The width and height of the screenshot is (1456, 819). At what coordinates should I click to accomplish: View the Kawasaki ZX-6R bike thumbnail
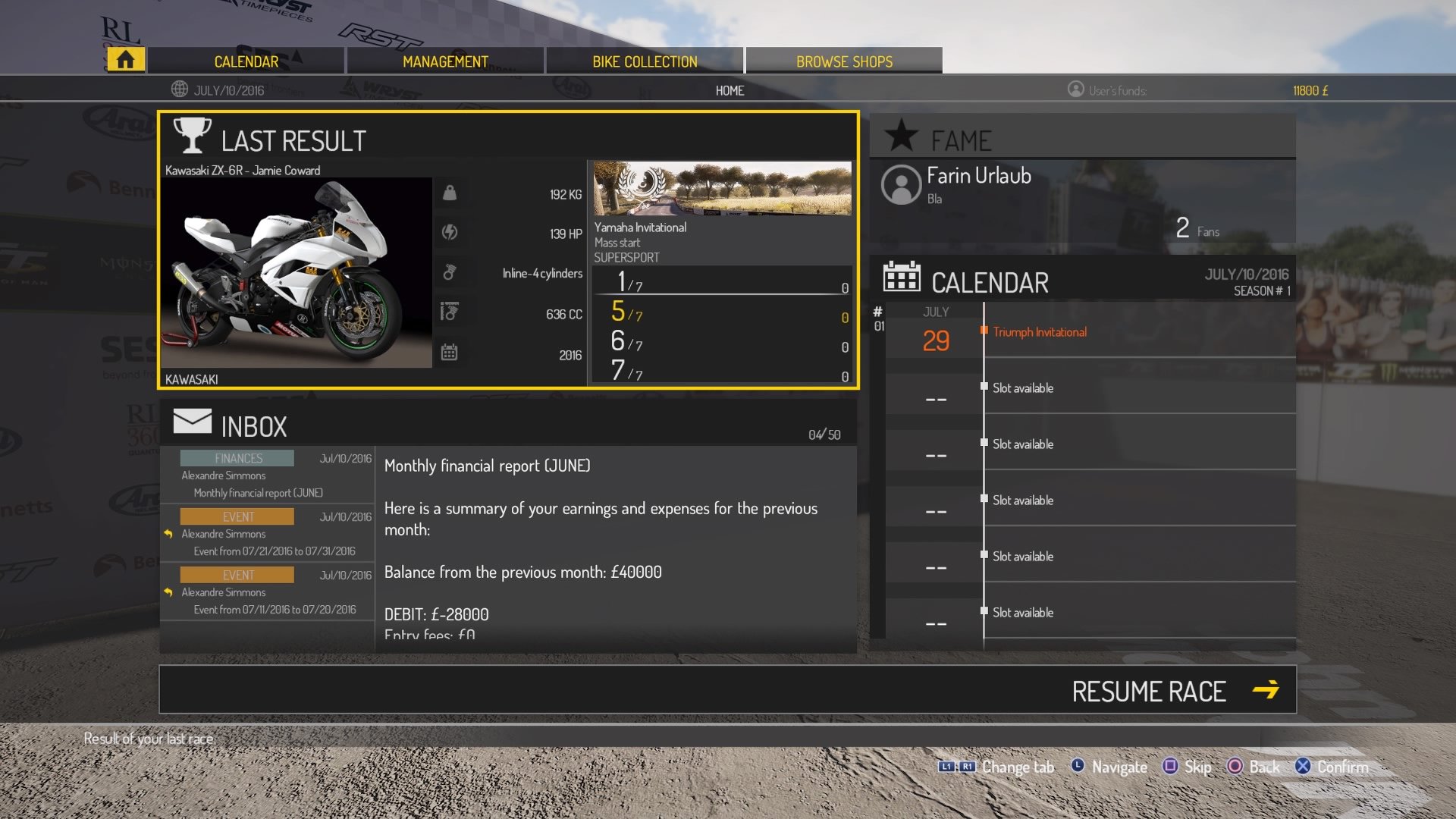click(x=297, y=273)
